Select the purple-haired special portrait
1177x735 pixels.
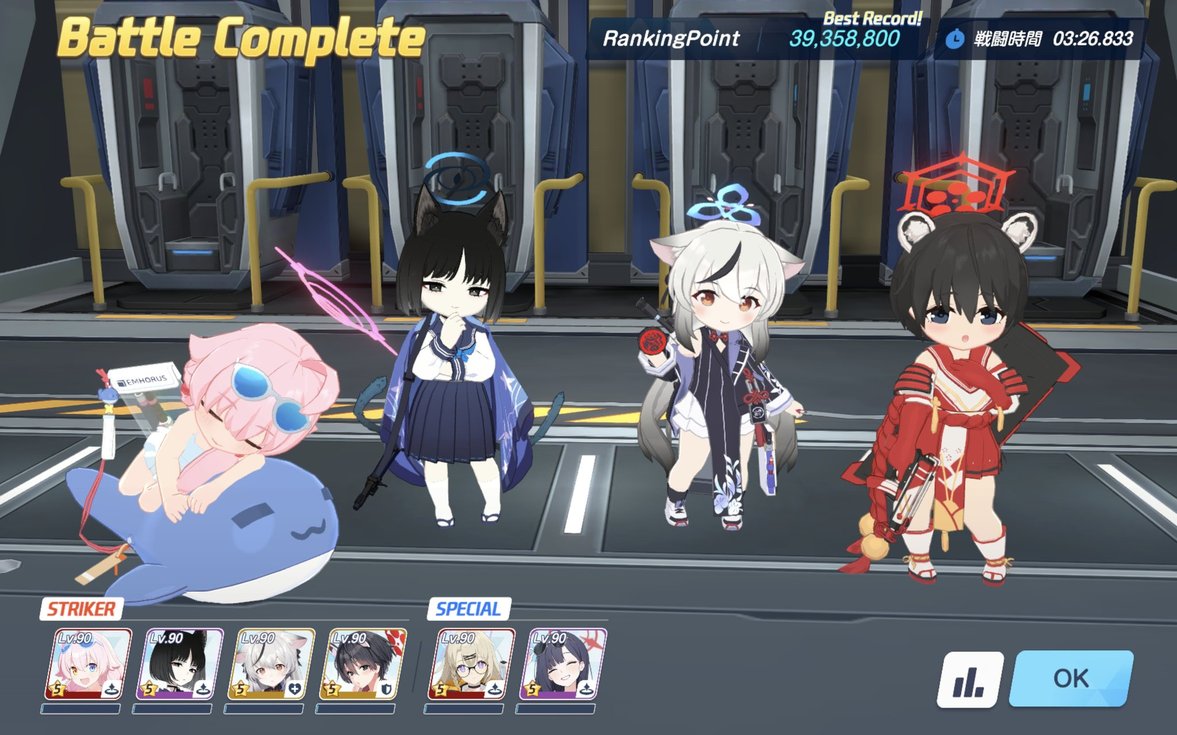click(564, 664)
